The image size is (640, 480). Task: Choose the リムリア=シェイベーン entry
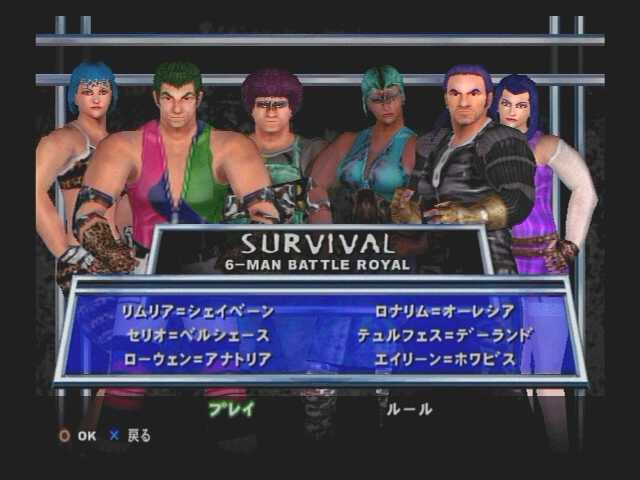coord(197,311)
